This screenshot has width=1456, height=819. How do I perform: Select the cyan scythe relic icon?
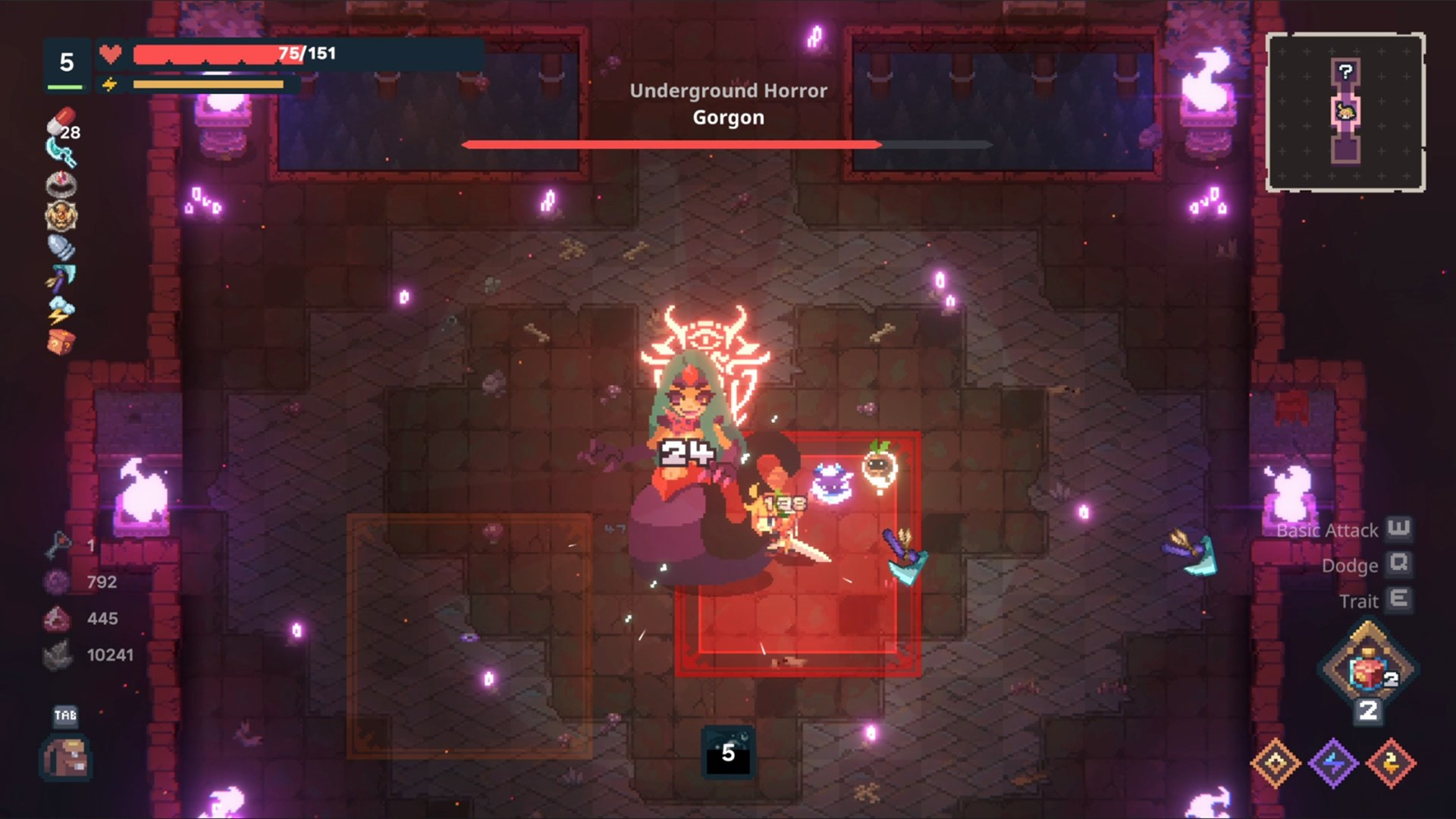point(61,152)
